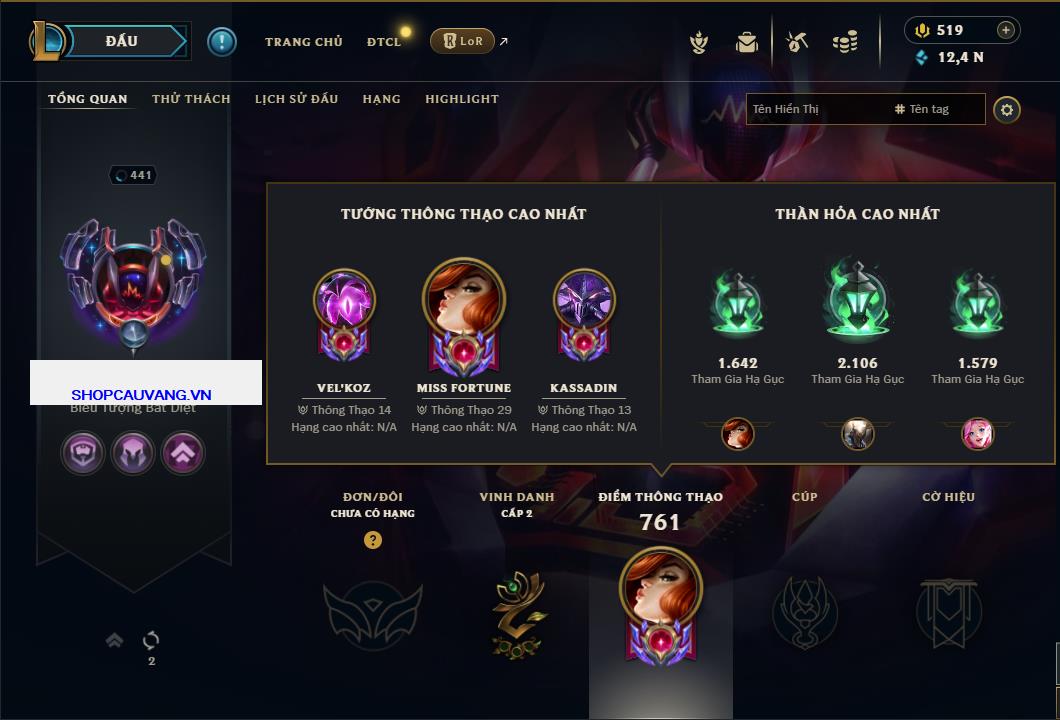Open the backpack collection icon
The height and width of the screenshot is (720, 1060).
pos(746,42)
